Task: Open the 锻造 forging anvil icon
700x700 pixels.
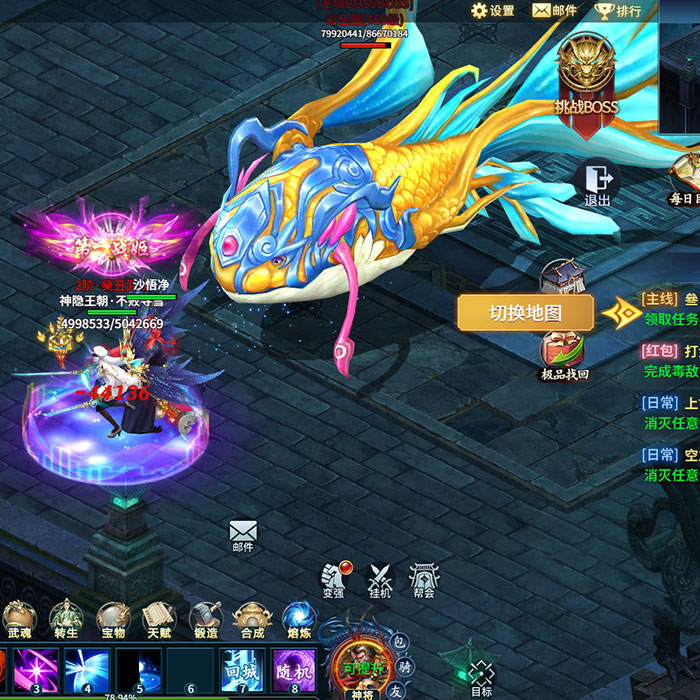Action: pos(206,620)
